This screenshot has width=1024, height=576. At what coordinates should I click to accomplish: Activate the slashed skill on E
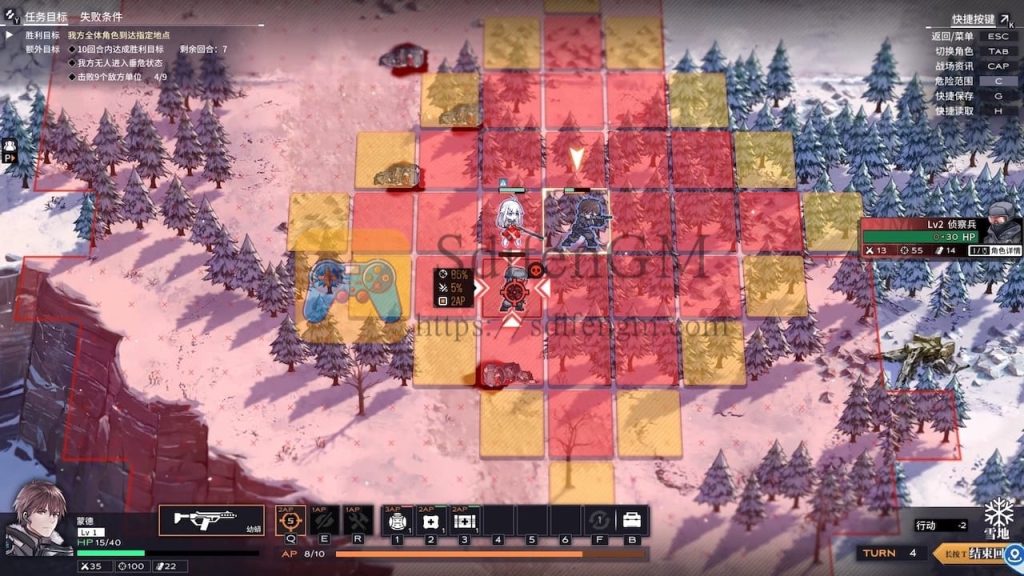tap(324, 520)
